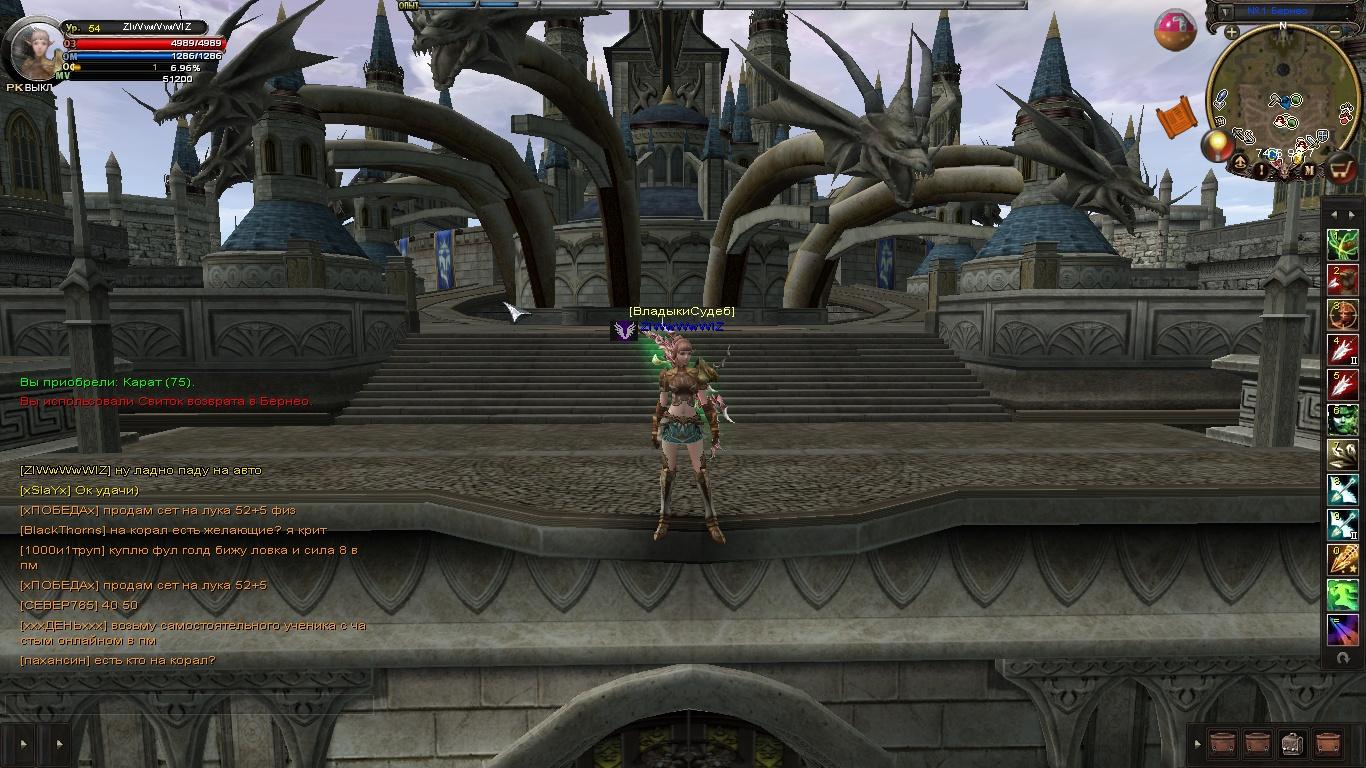Screen dimensions: 1366x768
Task: Zoom in the minimap with the plus button
Action: click(x=1232, y=32)
